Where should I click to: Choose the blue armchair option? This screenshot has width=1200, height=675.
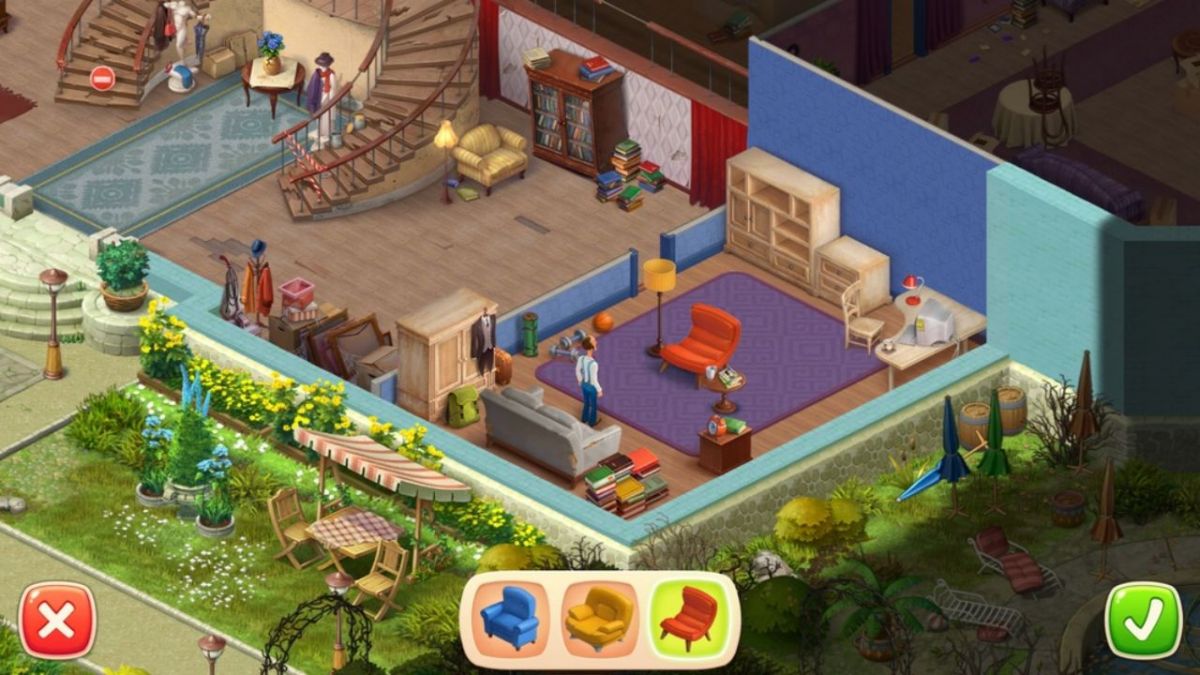tap(509, 617)
